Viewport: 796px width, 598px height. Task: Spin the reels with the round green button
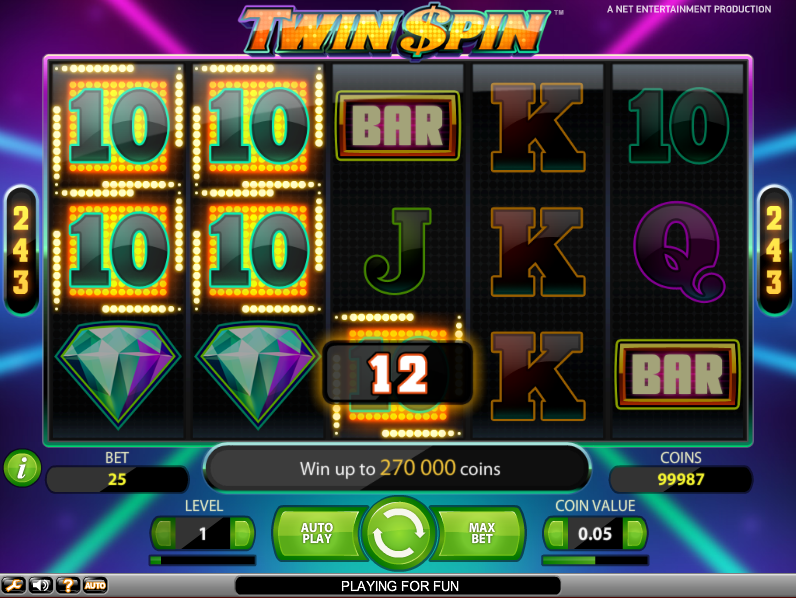[x=398, y=533]
